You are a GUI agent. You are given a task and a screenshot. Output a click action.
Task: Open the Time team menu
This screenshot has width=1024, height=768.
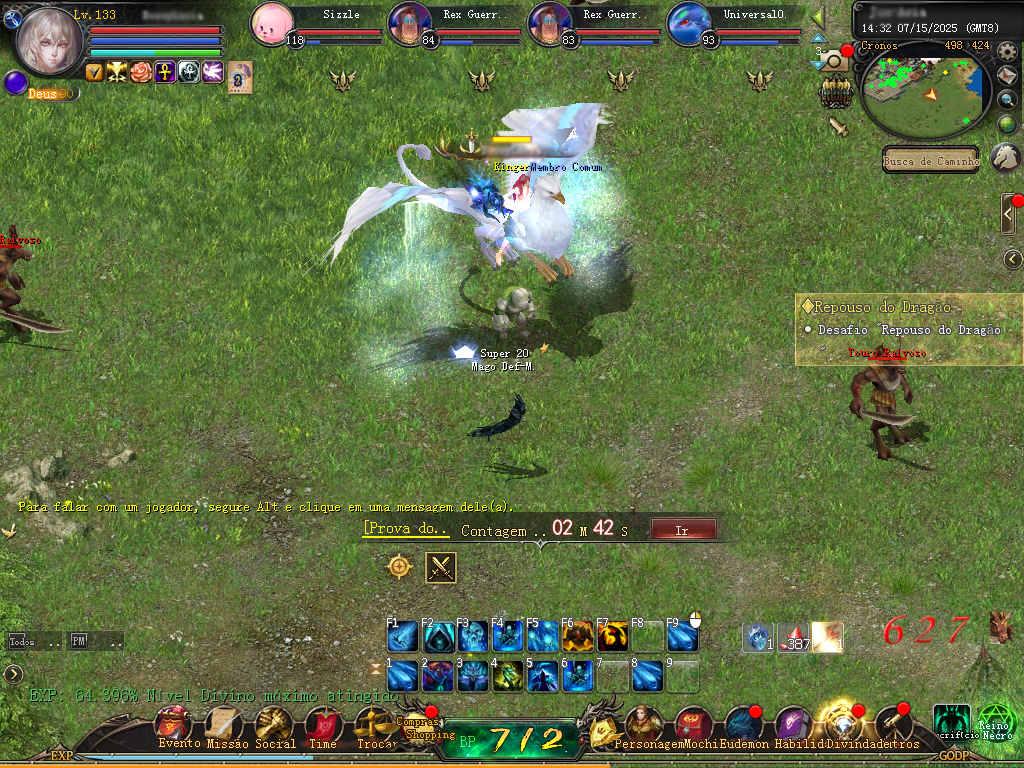[322, 724]
